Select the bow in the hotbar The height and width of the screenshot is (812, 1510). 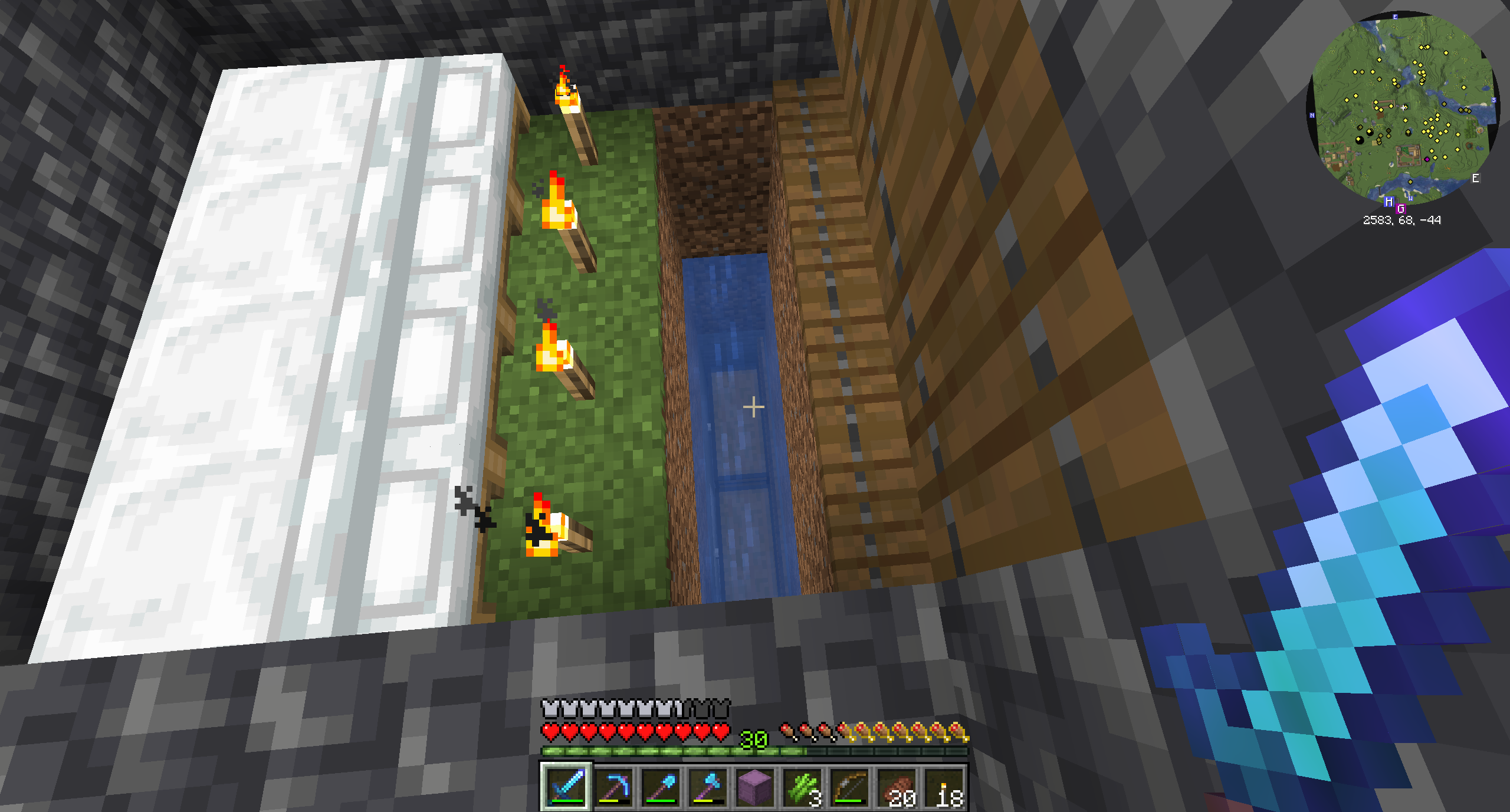[x=849, y=787]
